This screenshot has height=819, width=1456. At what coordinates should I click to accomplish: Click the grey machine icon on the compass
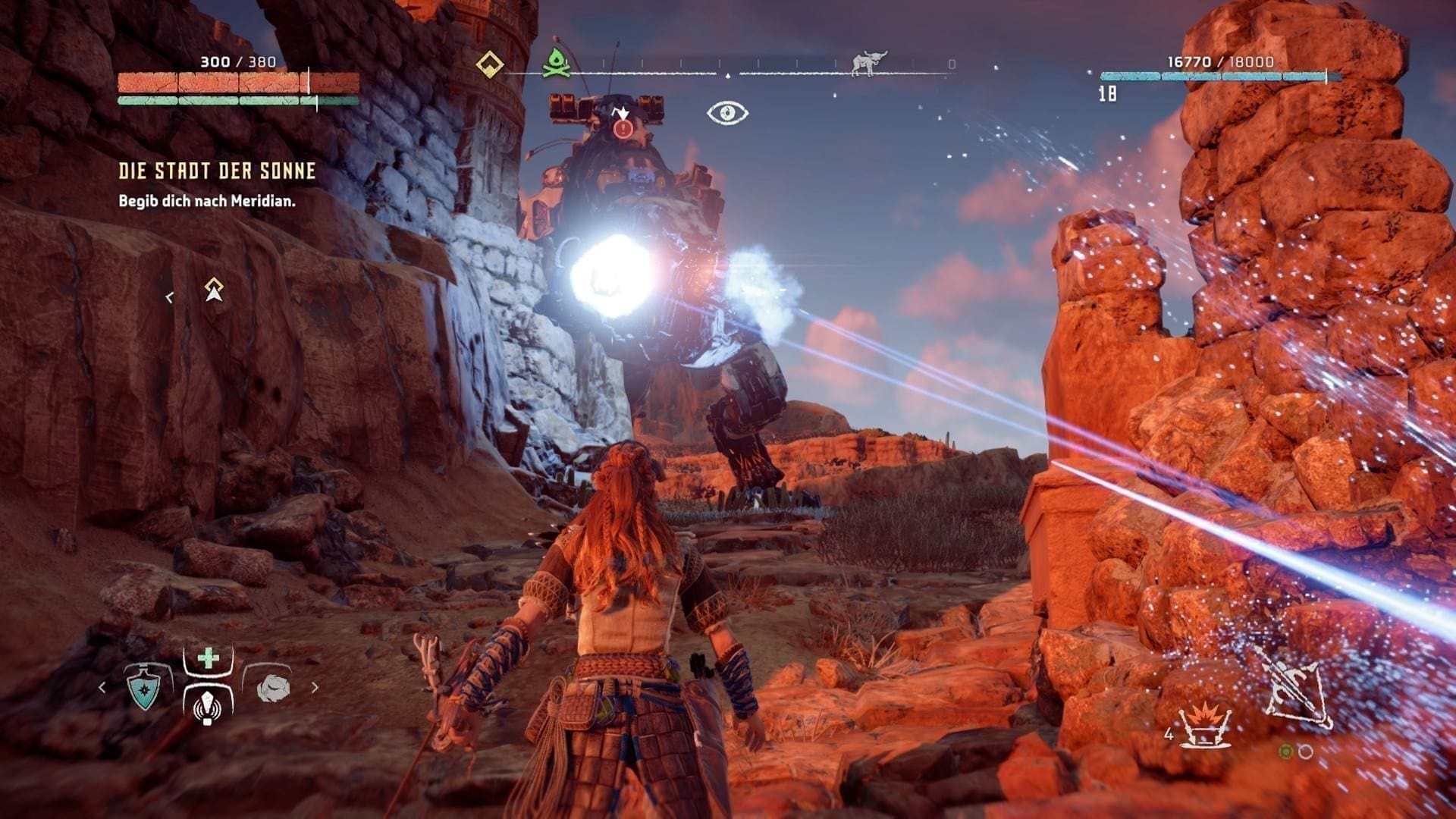(868, 64)
